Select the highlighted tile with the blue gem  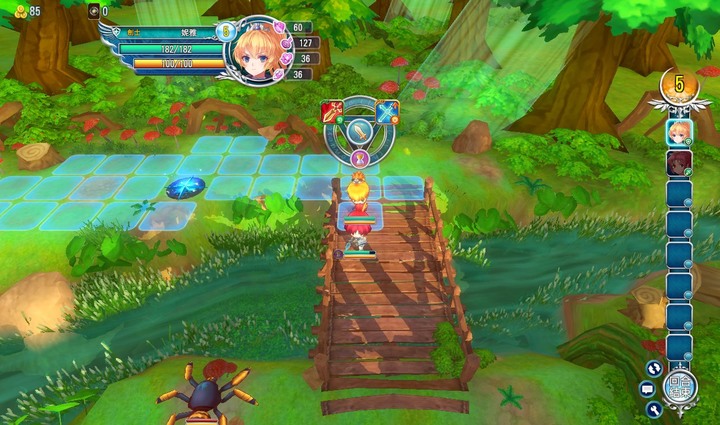click(186, 186)
